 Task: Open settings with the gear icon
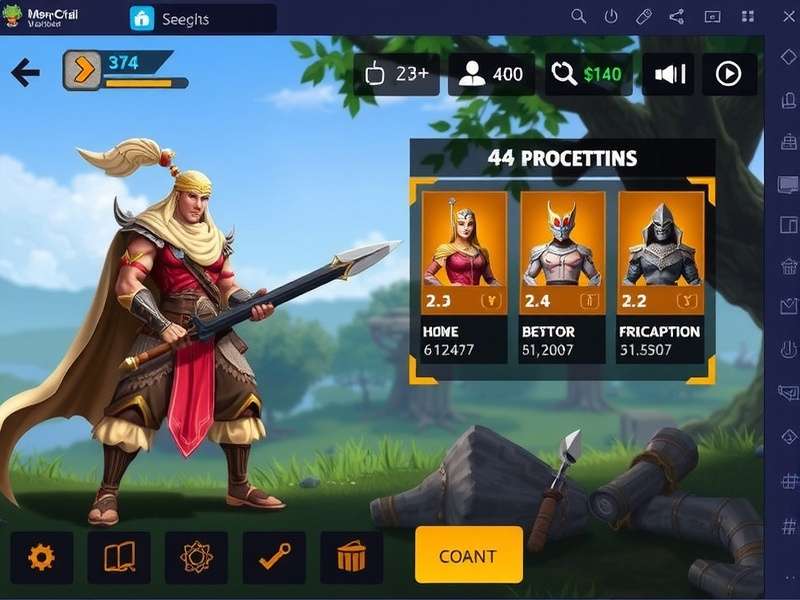point(41,557)
